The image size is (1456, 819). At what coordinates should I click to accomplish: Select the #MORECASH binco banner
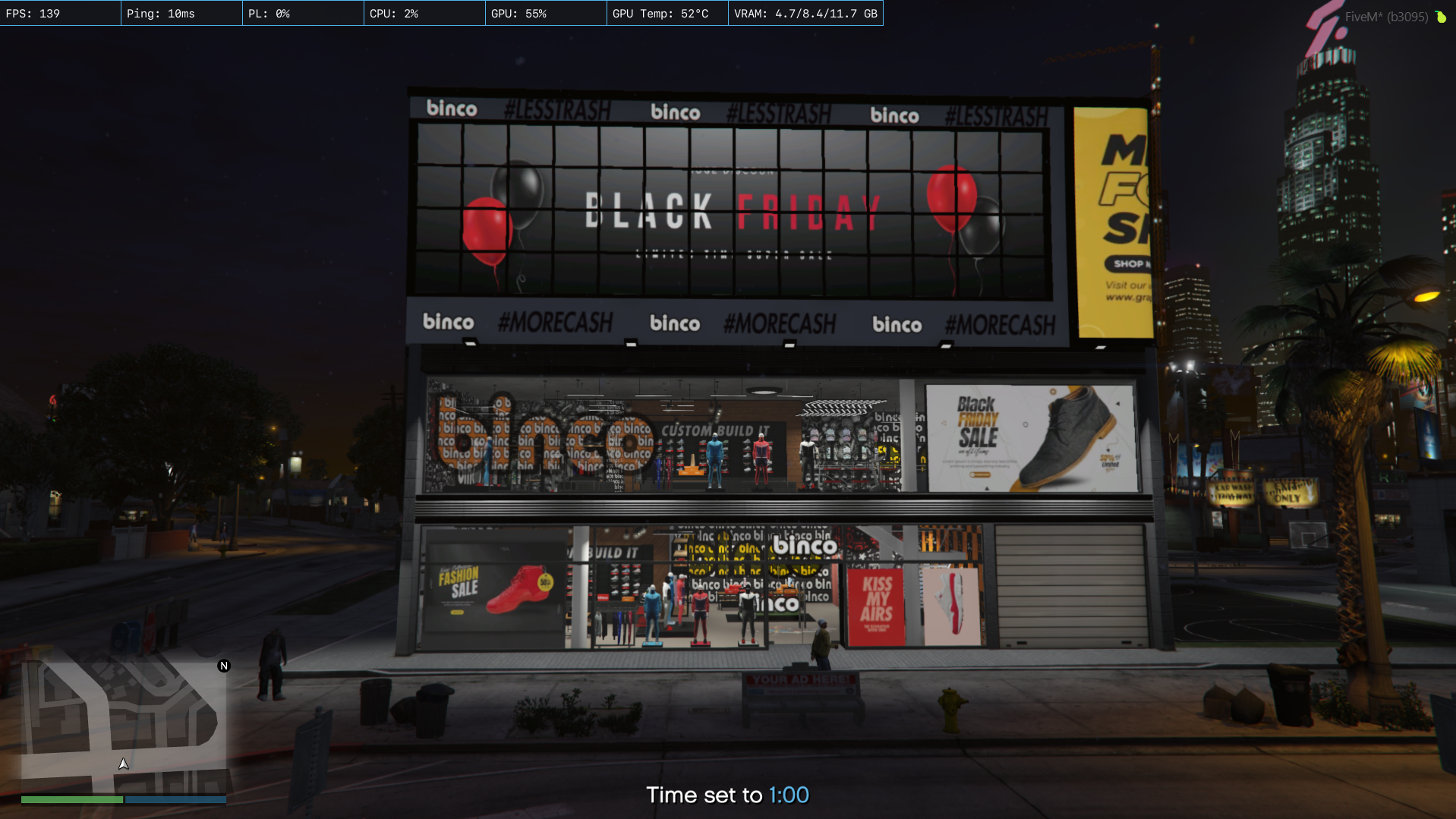[x=780, y=323]
